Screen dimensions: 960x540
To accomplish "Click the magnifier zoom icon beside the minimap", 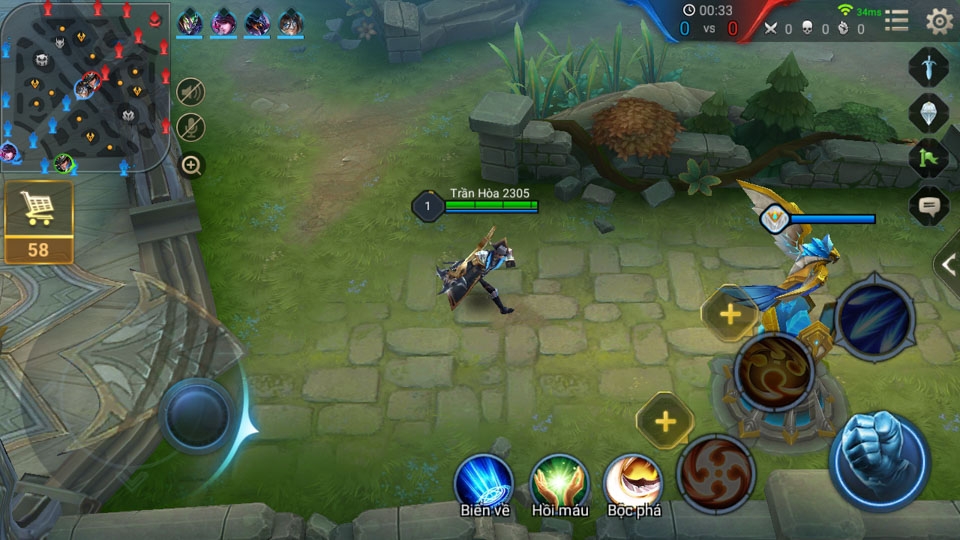I will [x=192, y=165].
